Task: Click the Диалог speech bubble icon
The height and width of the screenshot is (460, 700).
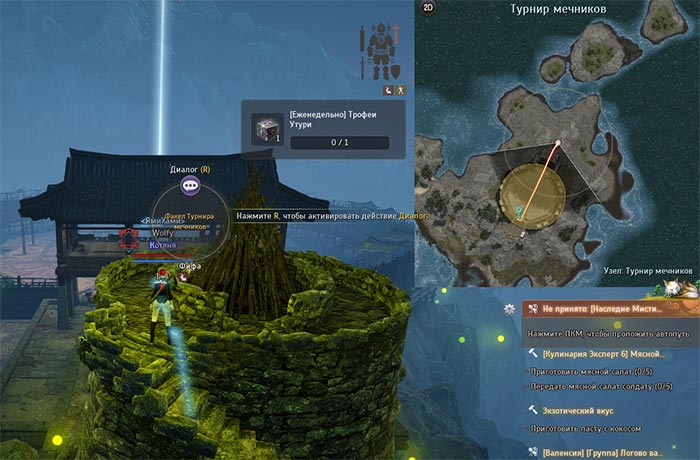Action: point(189,186)
